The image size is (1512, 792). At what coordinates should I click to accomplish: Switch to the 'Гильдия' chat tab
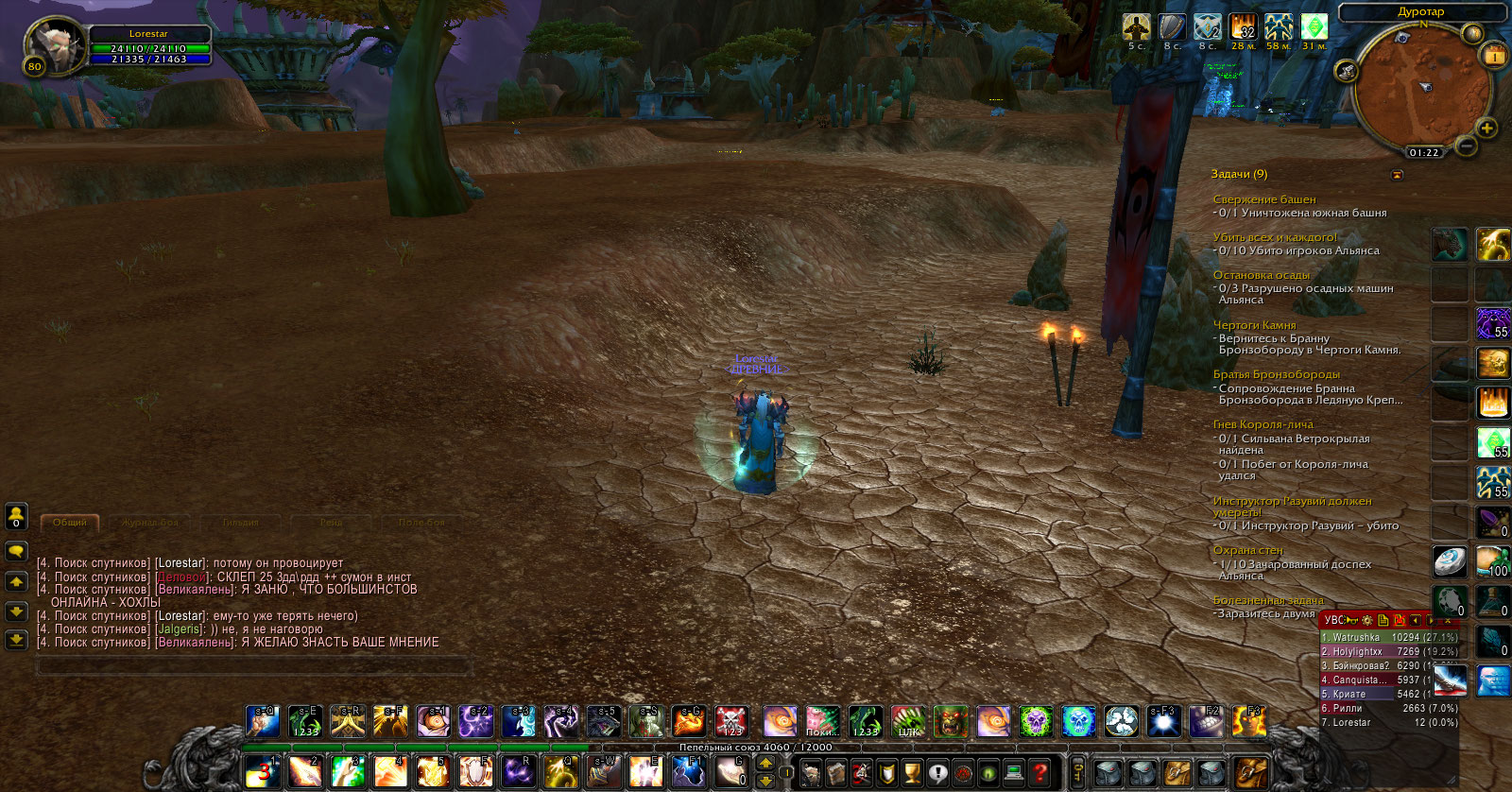pos(241,523)
